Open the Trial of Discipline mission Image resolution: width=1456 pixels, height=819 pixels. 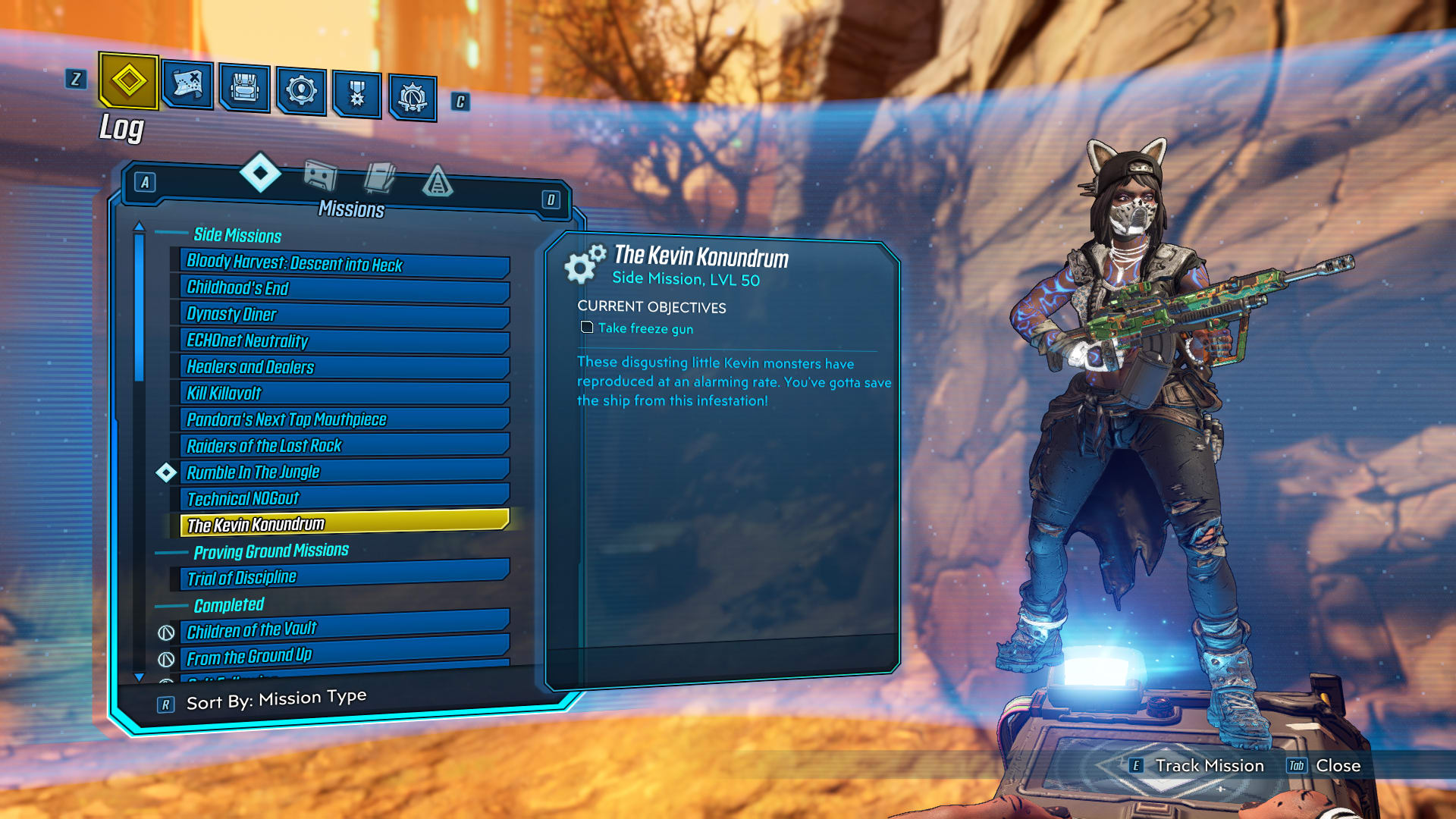345,576
